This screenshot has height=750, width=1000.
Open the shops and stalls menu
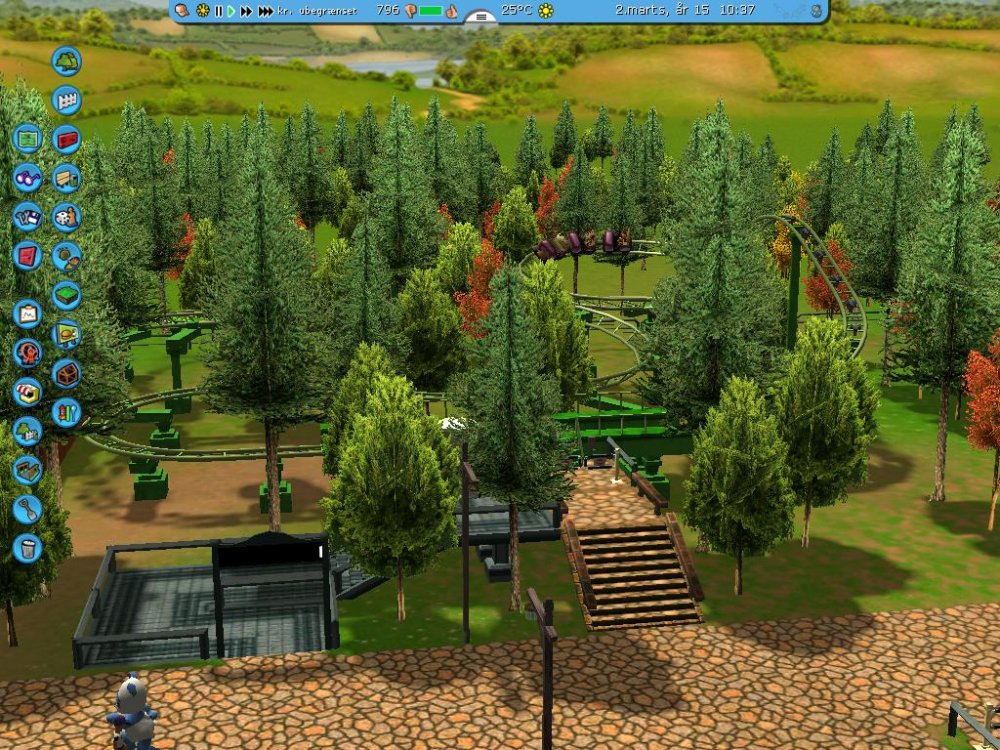click(x=27, y=392)
